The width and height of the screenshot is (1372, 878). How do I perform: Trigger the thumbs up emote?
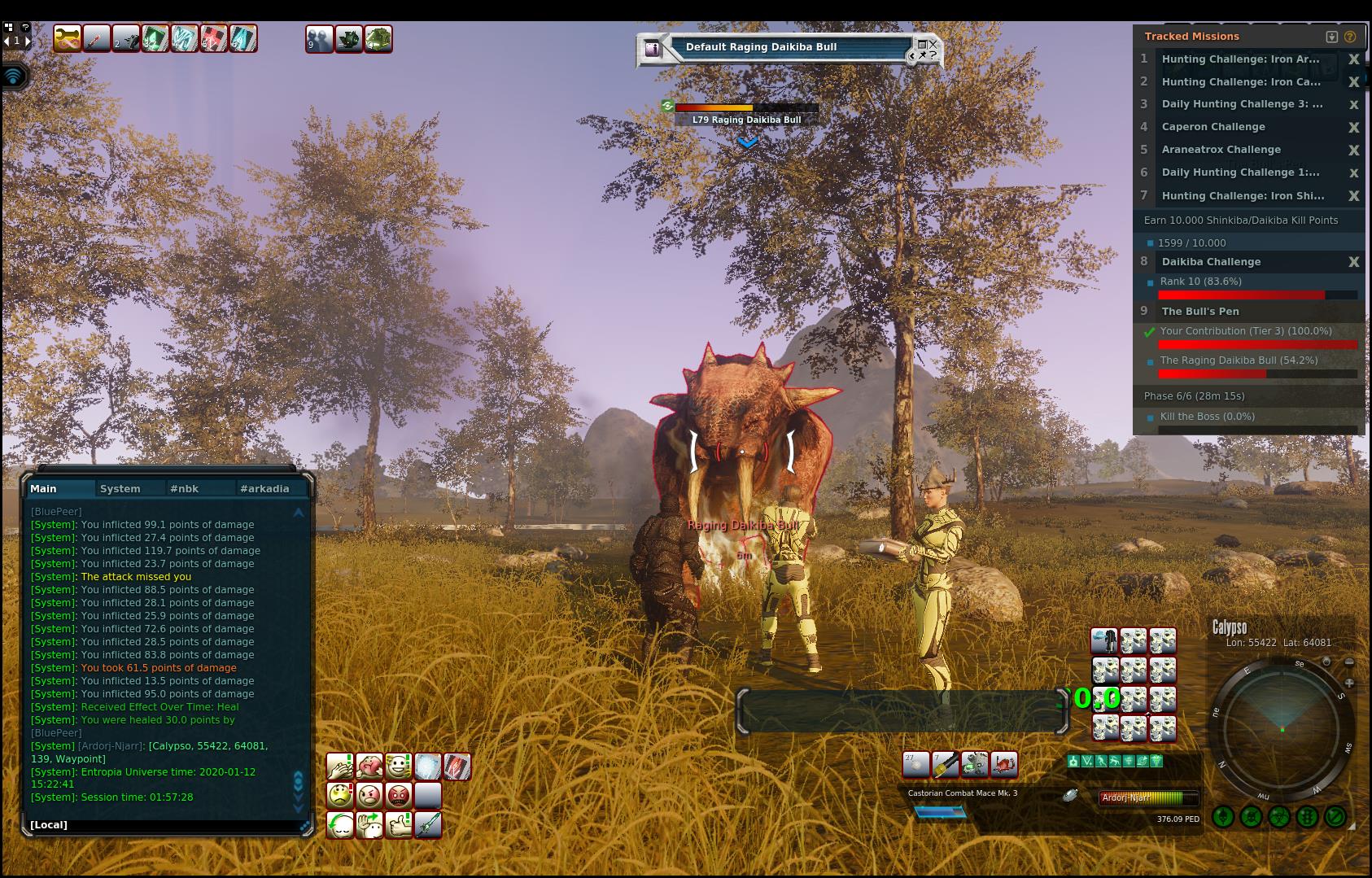pyautogui.click(x=399, y=825)
